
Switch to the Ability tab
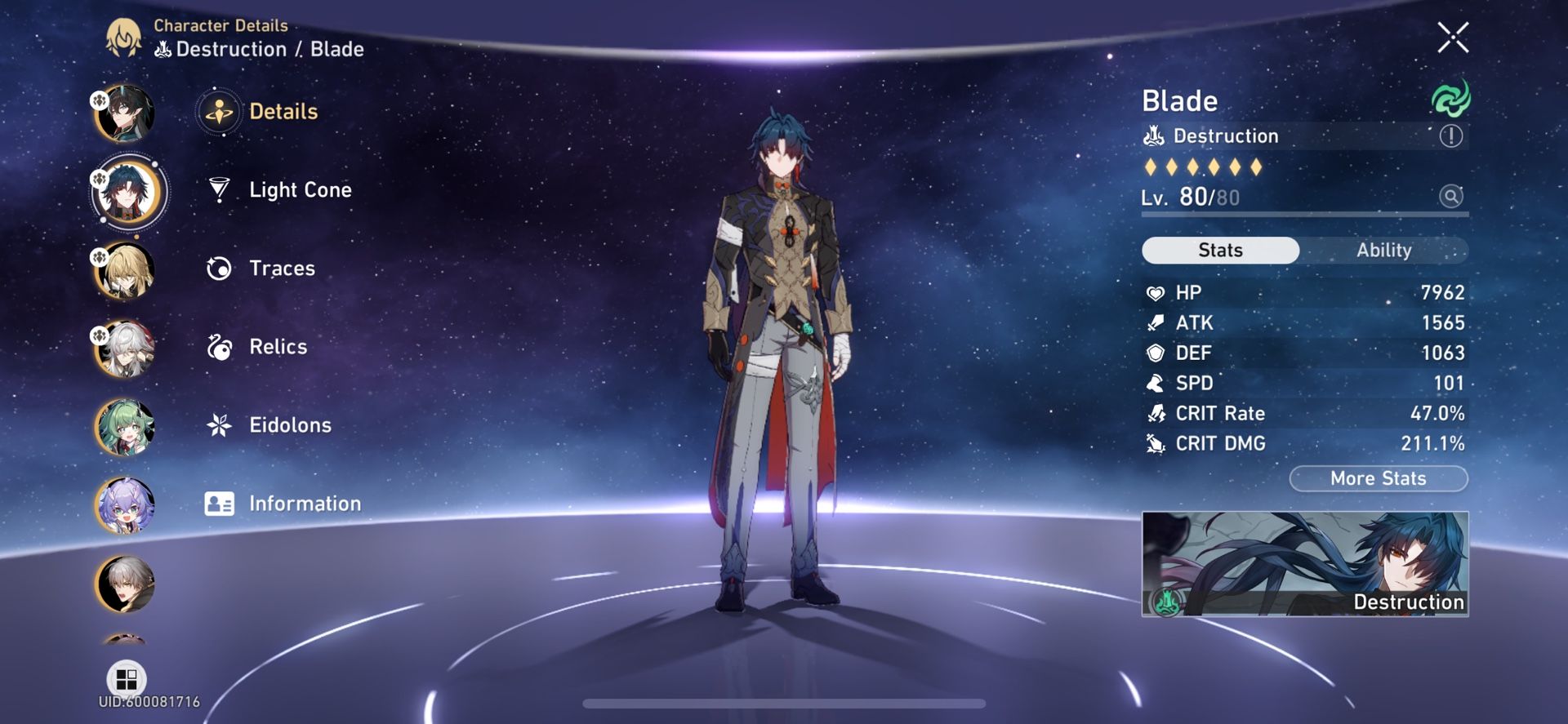(1384, 250)
